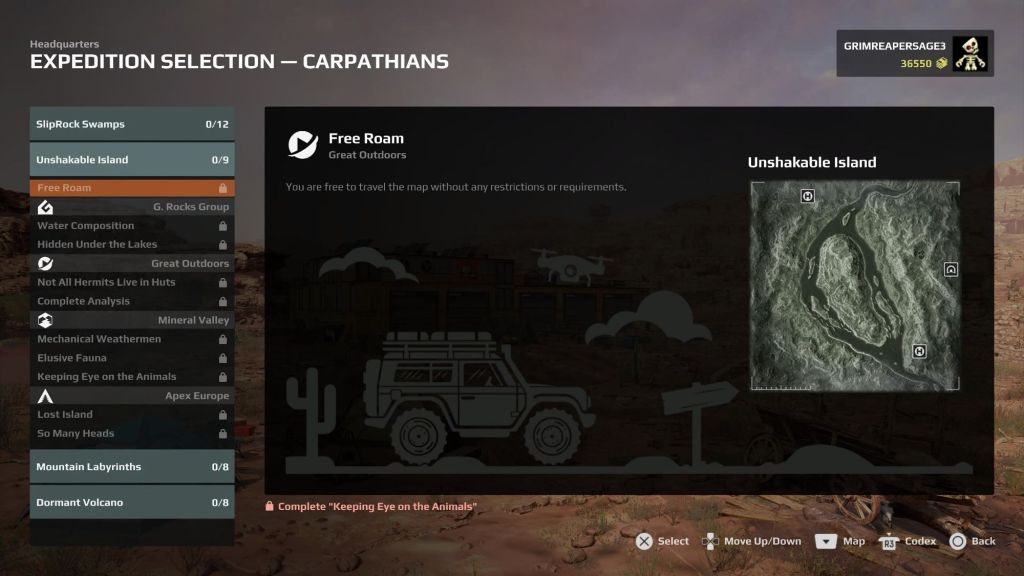1024x576 pixels.
Task: Select the Lost Island expedition
Action: [132, 415]
